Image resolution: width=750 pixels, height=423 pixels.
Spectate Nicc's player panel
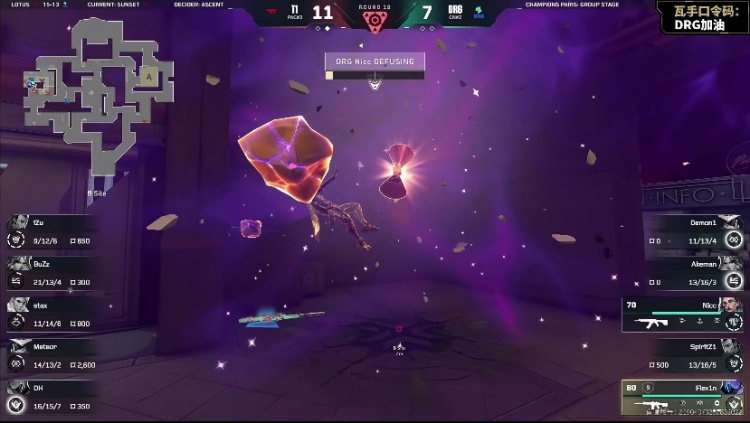[x=685, y=313]
